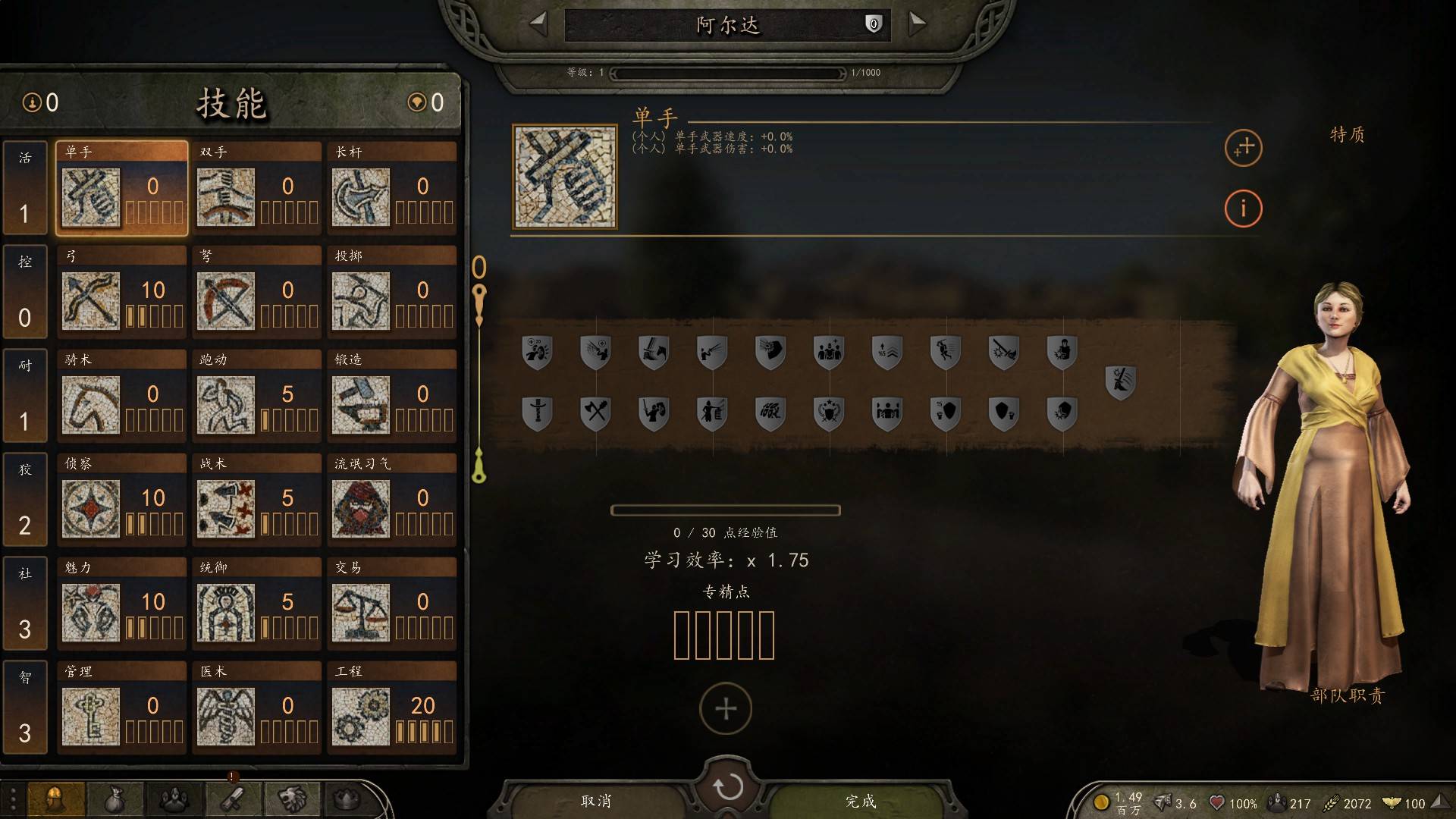
Task: Open the skill info button
Action: click(1243, 208)
